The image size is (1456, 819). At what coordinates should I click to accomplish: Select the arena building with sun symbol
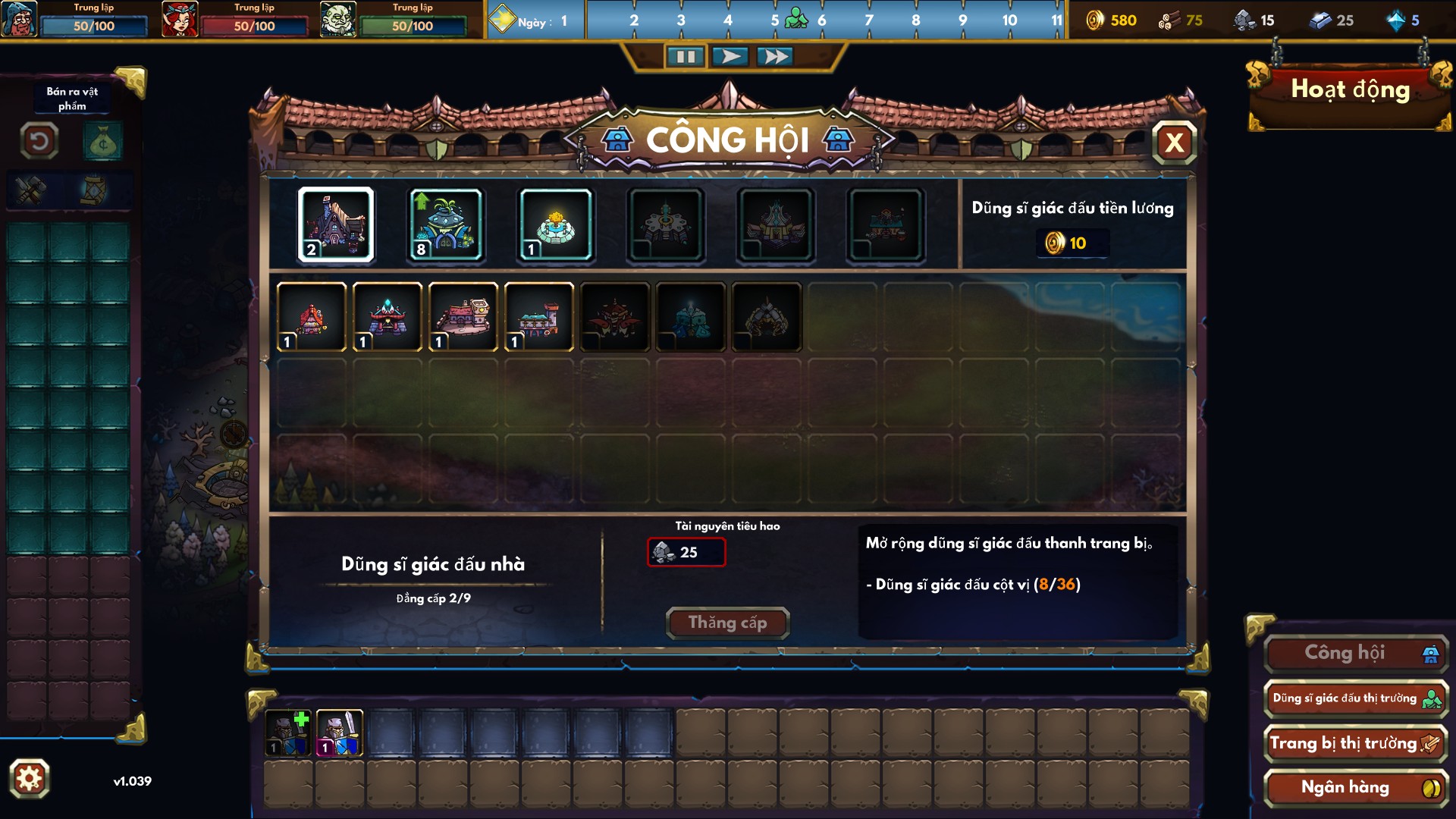tap(554, 224)
